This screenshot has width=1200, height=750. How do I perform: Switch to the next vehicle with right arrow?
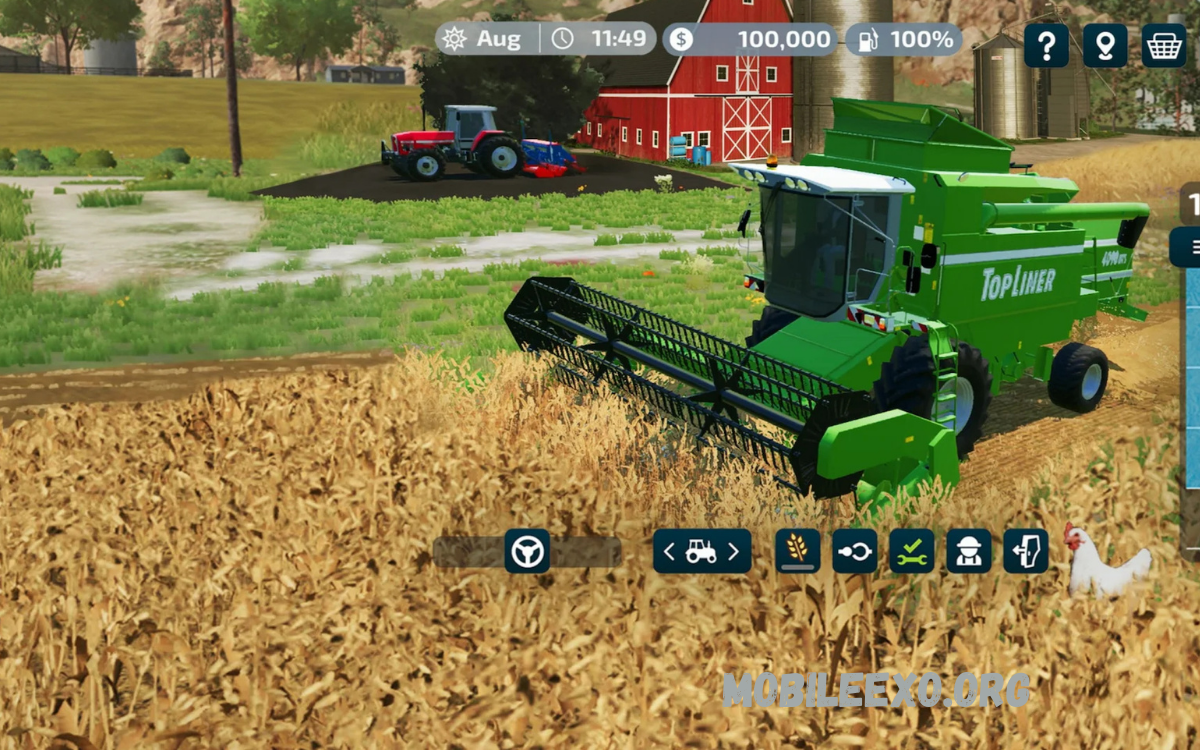733,551
